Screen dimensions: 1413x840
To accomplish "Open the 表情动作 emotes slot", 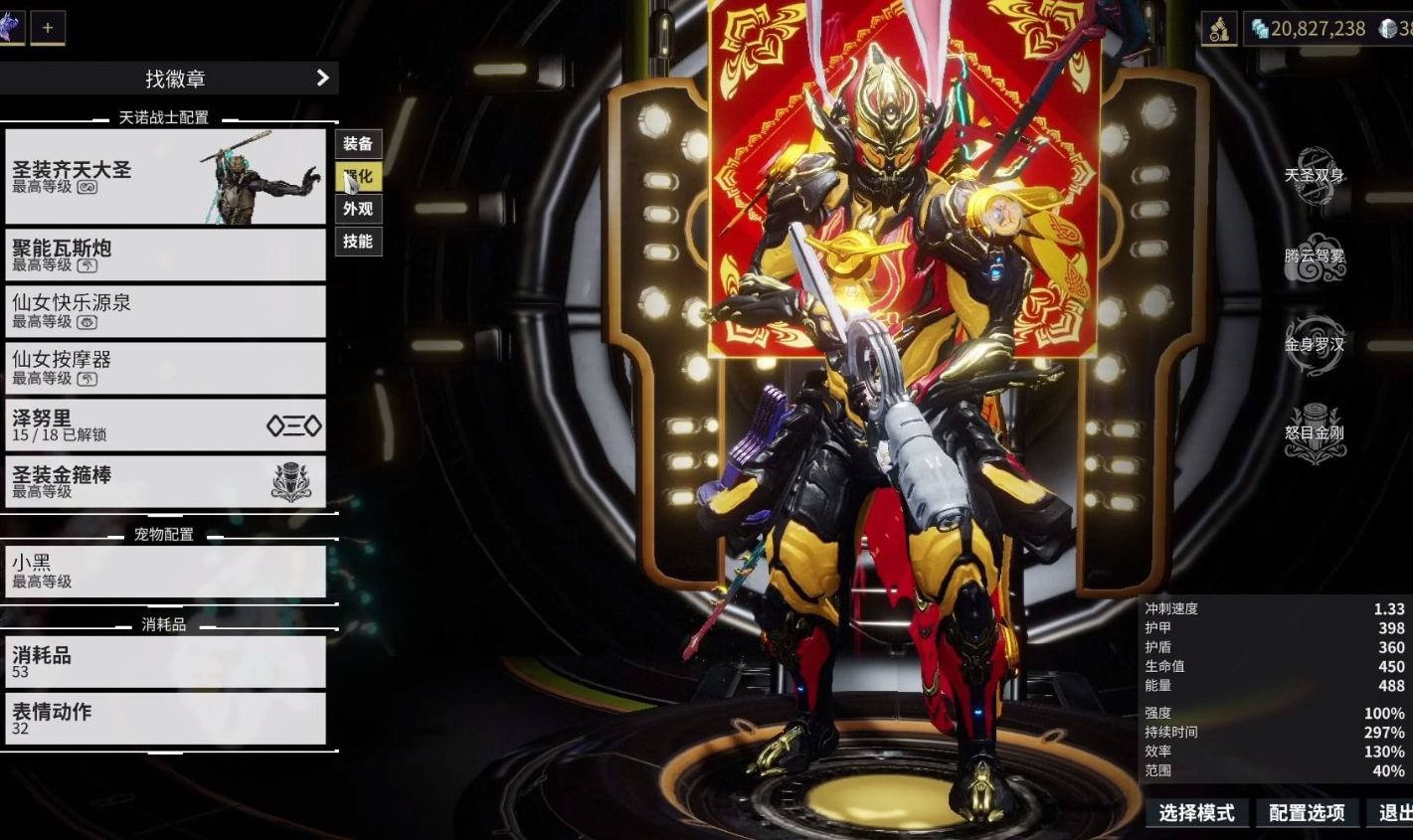I will point(165,719).
